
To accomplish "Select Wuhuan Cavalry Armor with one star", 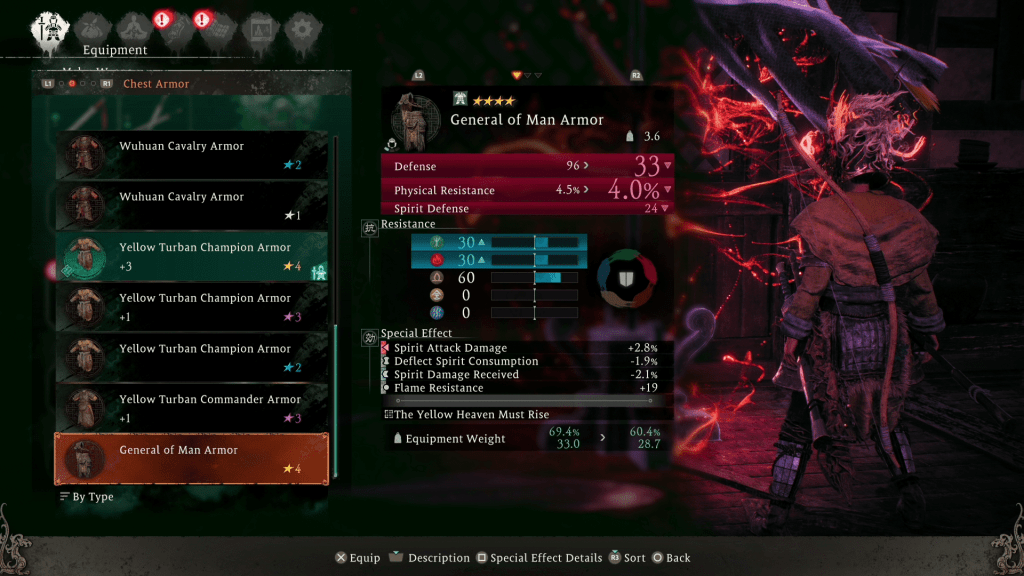I will [x=192, y=205].
